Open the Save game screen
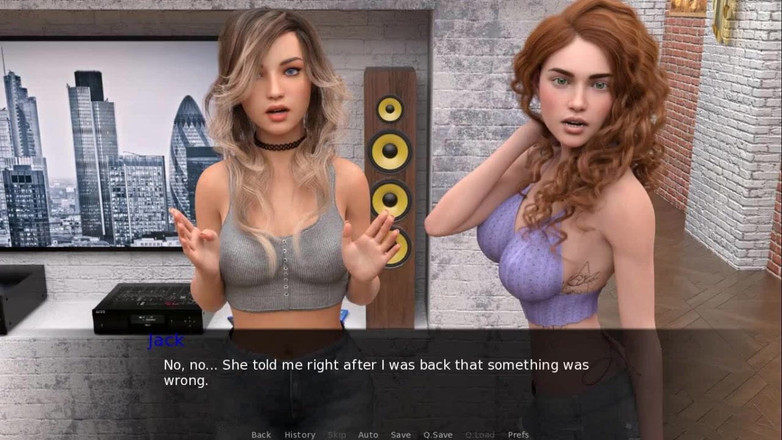 tap(400, 434)
